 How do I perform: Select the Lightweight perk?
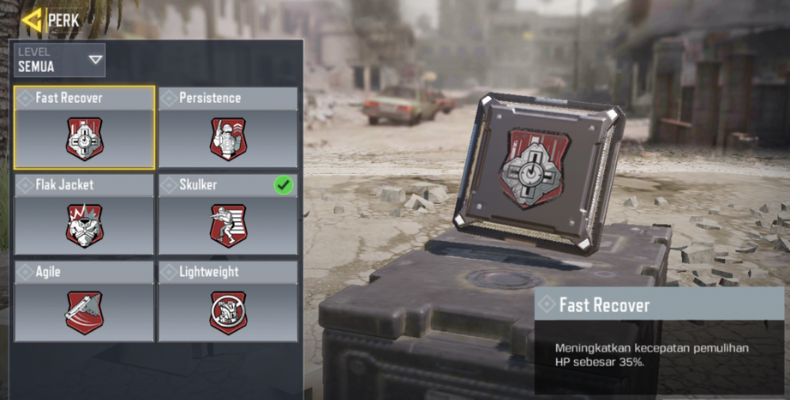point(228,301)
